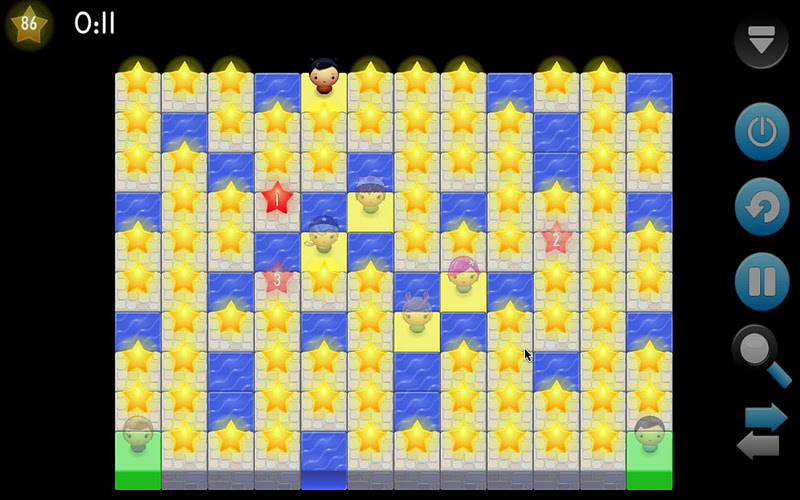Image resolution: width=800 pixels, height=500 pixels.
Task: Choose the pink-haired character tile
Action: point(463,273)
